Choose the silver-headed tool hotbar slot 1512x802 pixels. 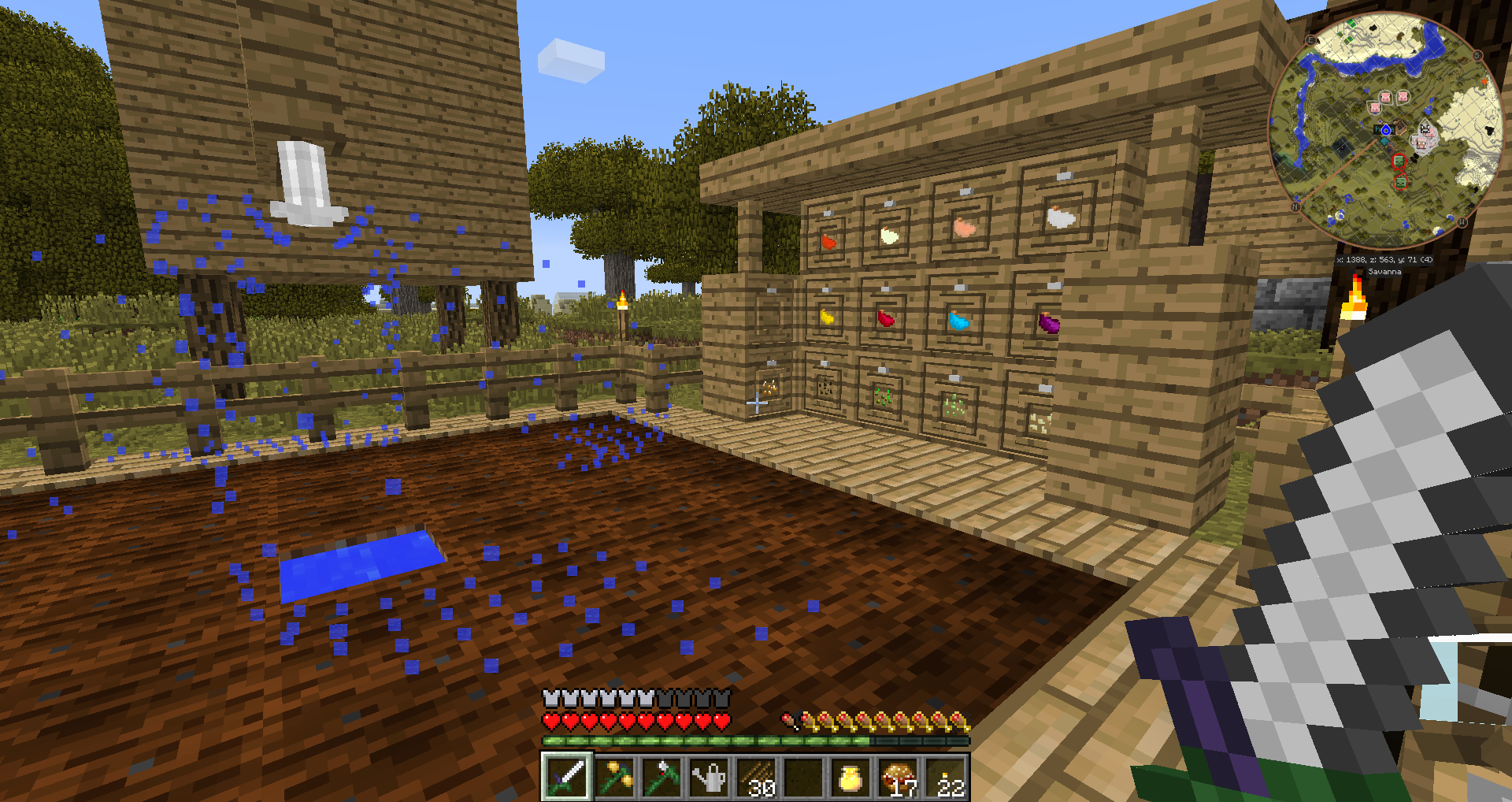click(x=661, y=776)
